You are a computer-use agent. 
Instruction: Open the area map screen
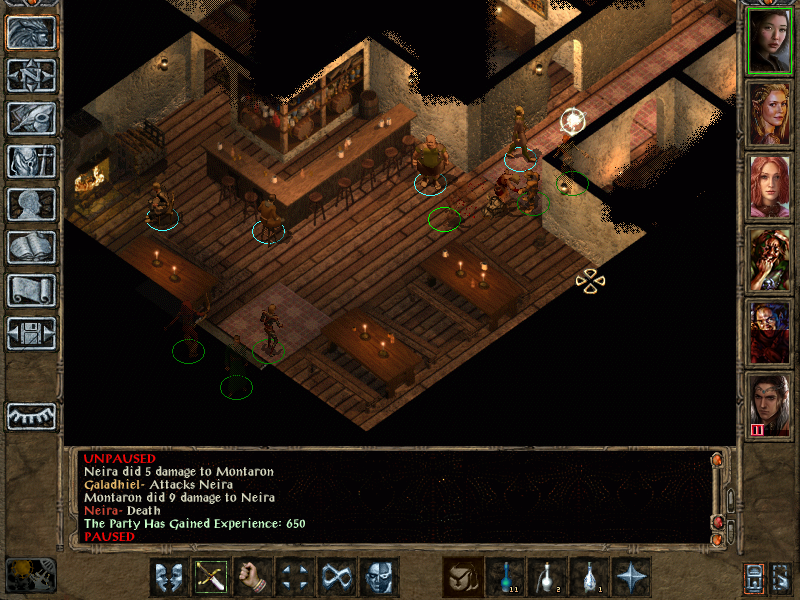coord(31,75)
